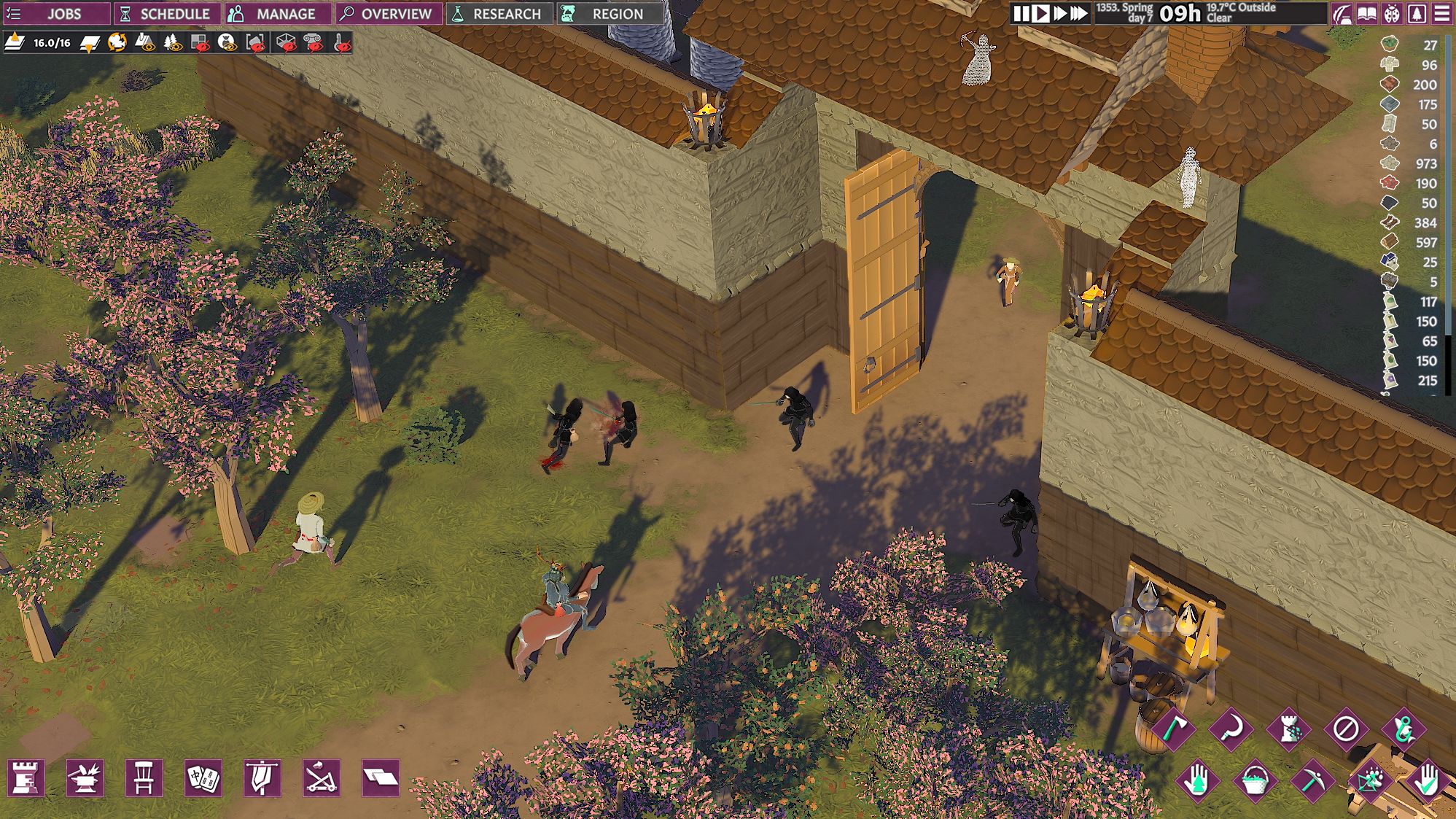
Task: Open the almanac book icon
Action: point(1367,13)
